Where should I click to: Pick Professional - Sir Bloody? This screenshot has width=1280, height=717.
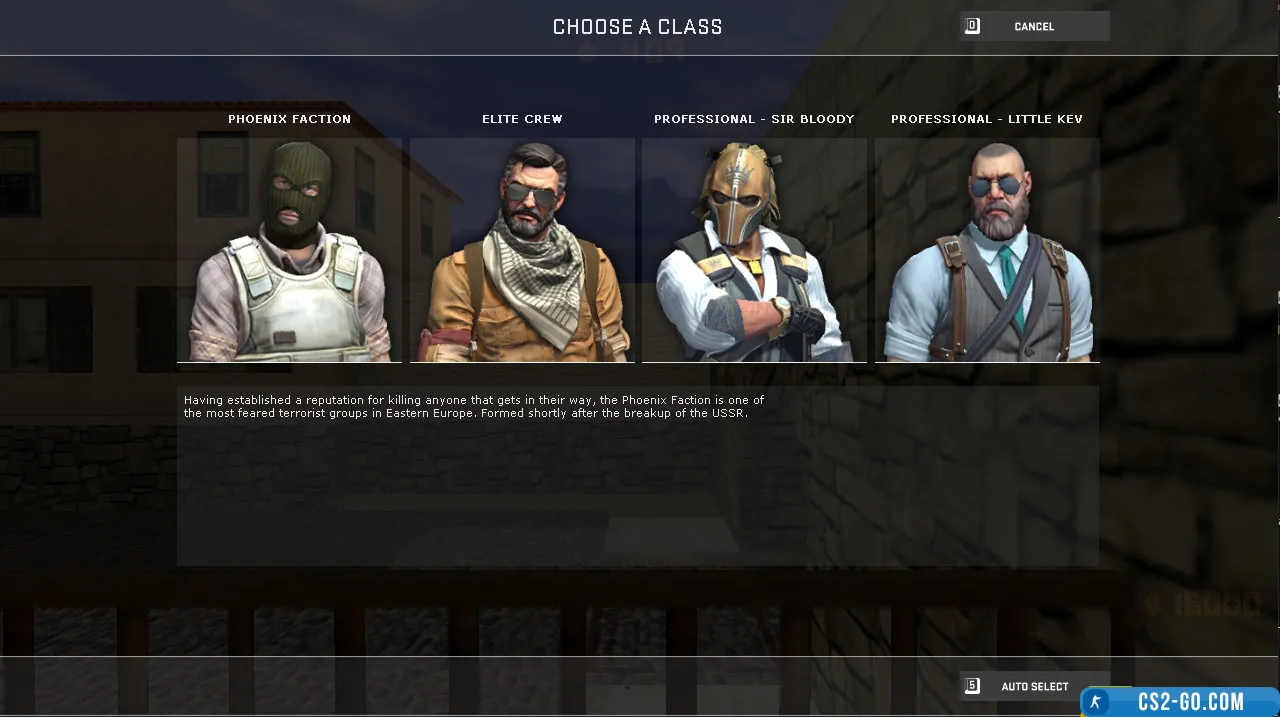coord(754,250)
